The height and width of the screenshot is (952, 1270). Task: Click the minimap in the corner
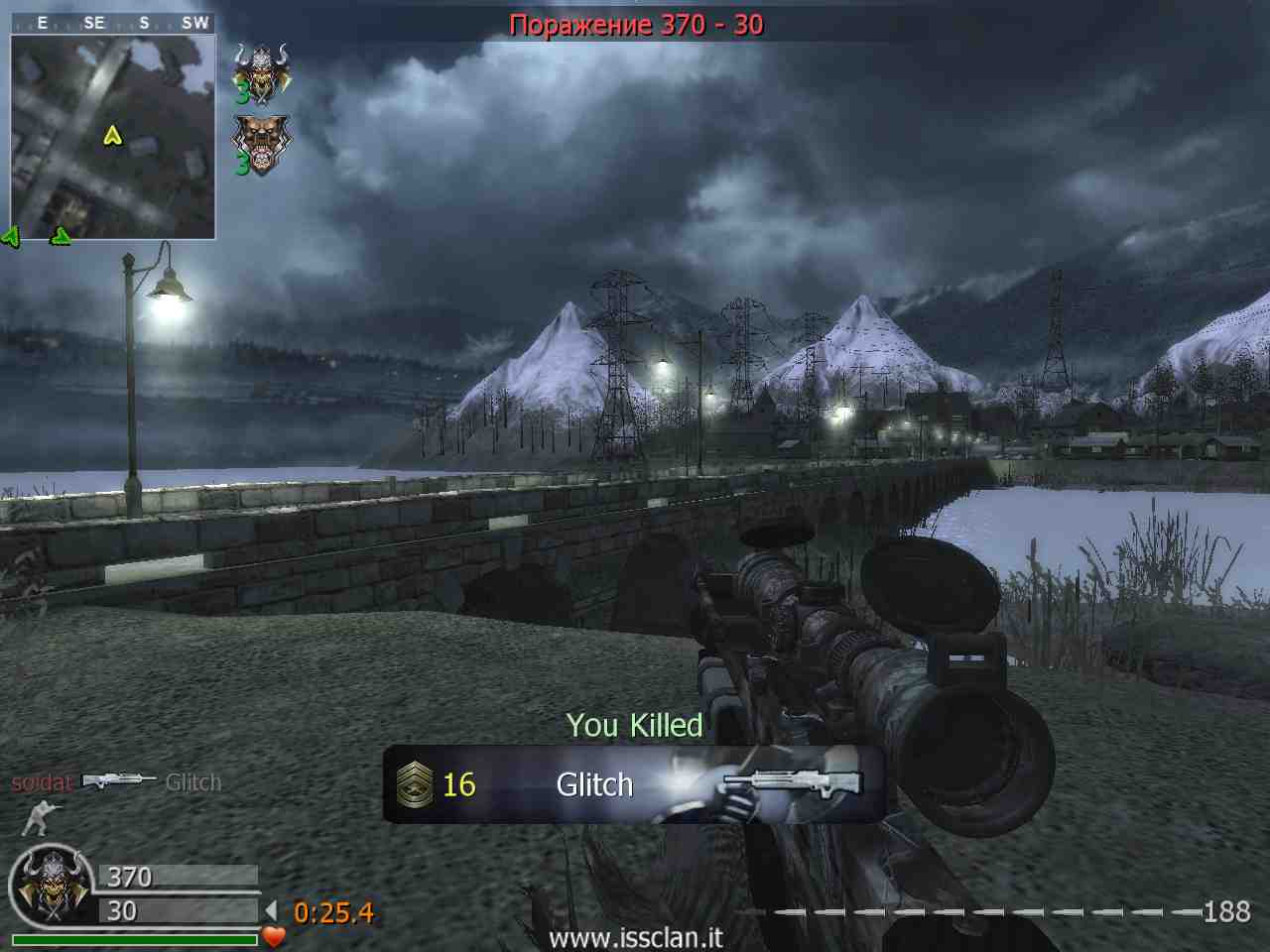pos(112,137)
